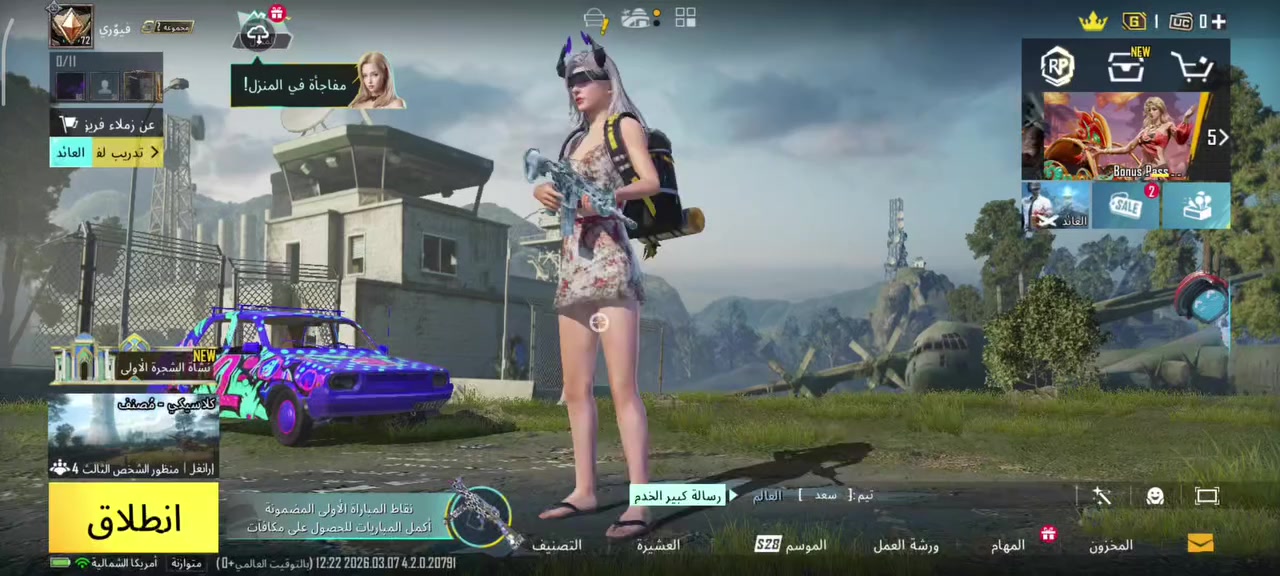Open ورشة العمل workshop menu

click(x=905, y=545)
